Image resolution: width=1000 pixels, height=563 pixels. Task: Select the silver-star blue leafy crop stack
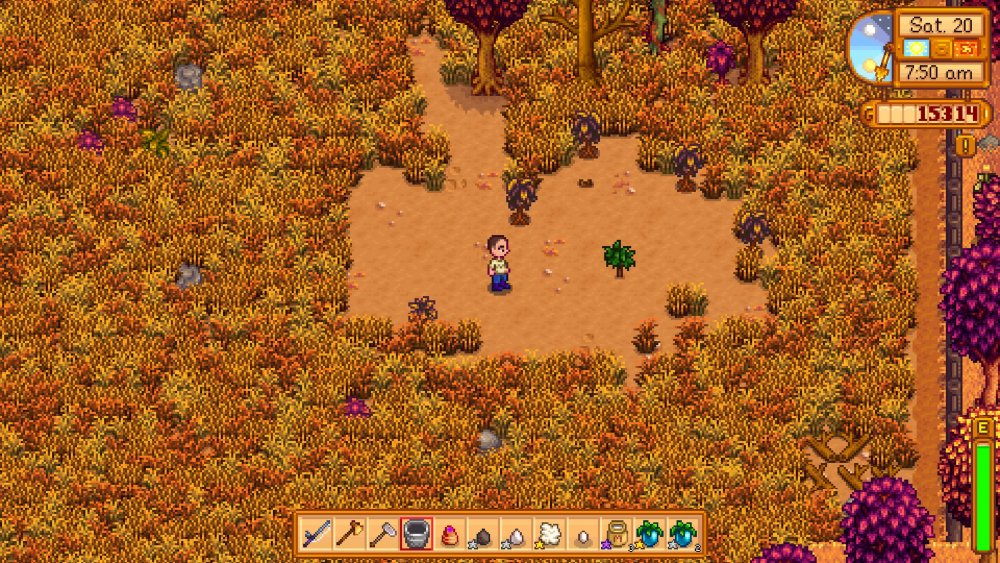(683, 534)
